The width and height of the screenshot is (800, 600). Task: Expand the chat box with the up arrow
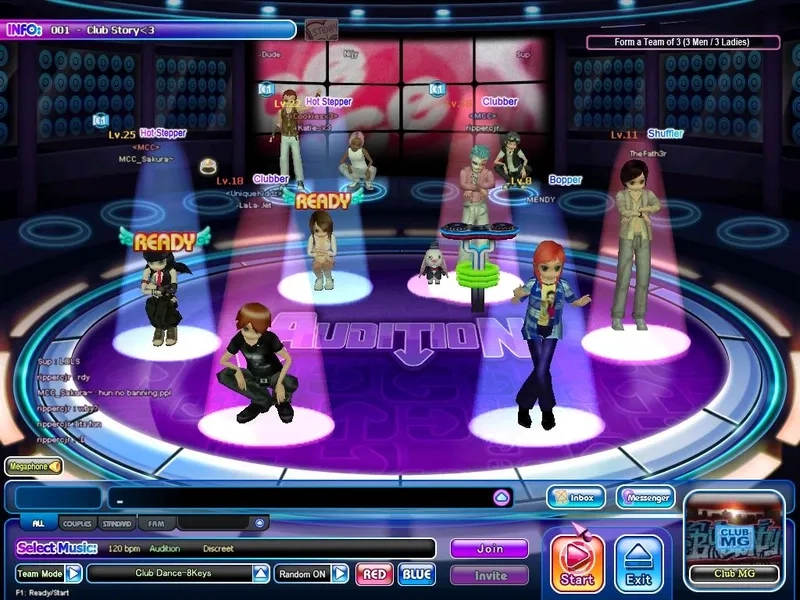pos(502,497)
